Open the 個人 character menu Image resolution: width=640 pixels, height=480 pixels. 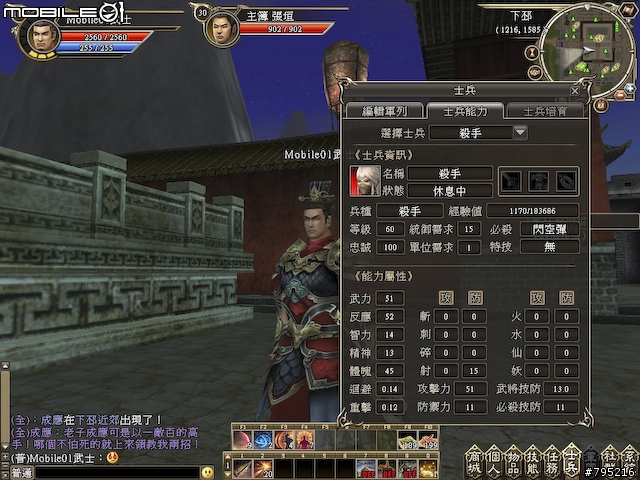coord(493,462)
